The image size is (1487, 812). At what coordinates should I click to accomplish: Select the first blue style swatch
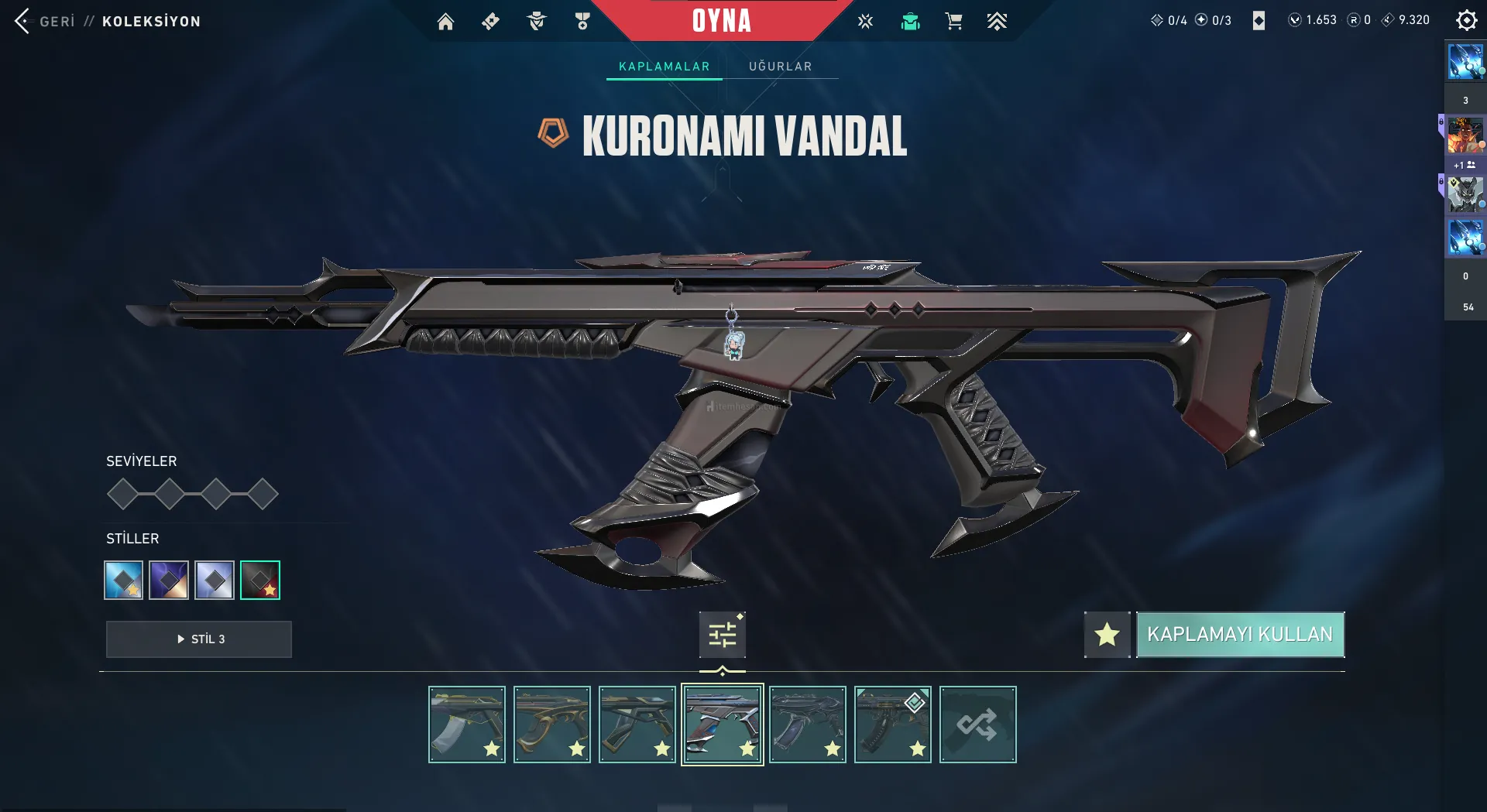tap(124, 580)
